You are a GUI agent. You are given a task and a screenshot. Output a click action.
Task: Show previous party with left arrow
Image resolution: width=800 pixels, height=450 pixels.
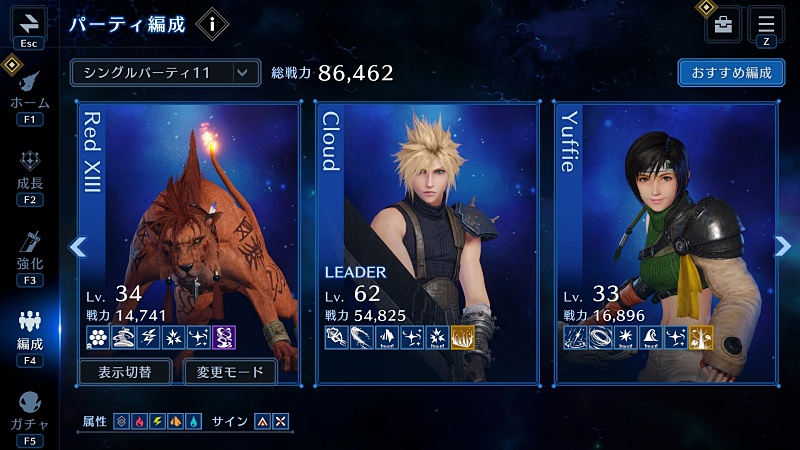pos(78,246)
